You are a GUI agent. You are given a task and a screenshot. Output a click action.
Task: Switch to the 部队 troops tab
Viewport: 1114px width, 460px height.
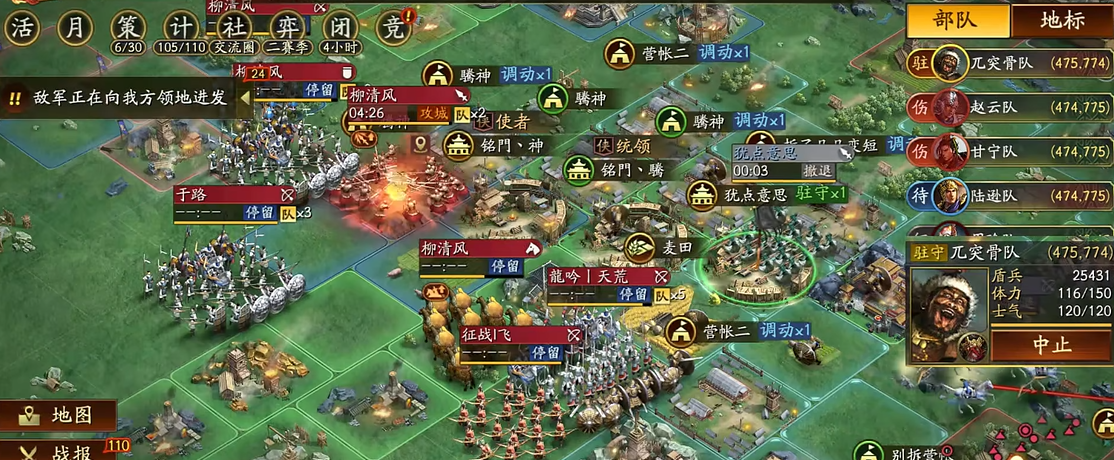point(956,20)
